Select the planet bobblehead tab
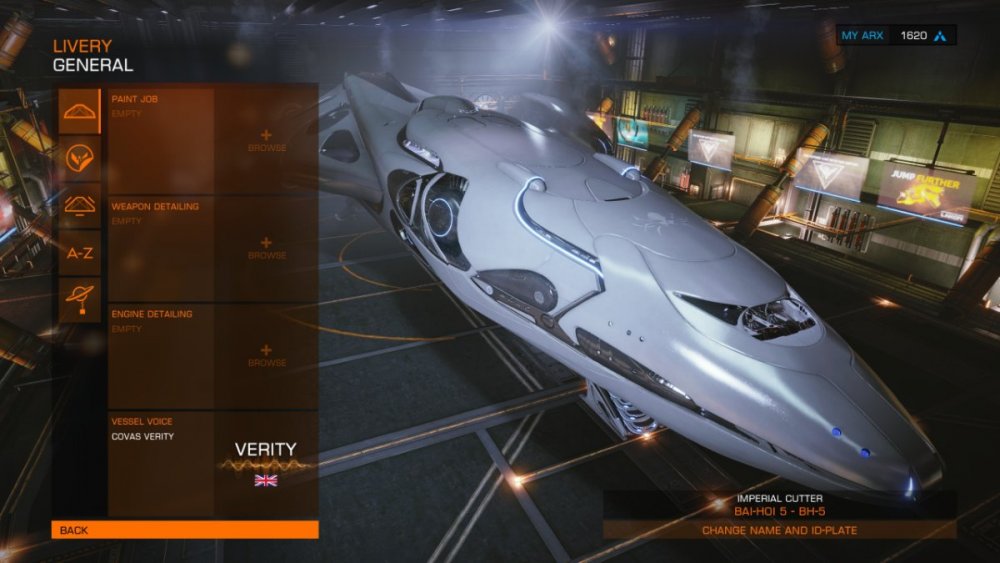The image size is (1000, 563). [x=79, y=299]
